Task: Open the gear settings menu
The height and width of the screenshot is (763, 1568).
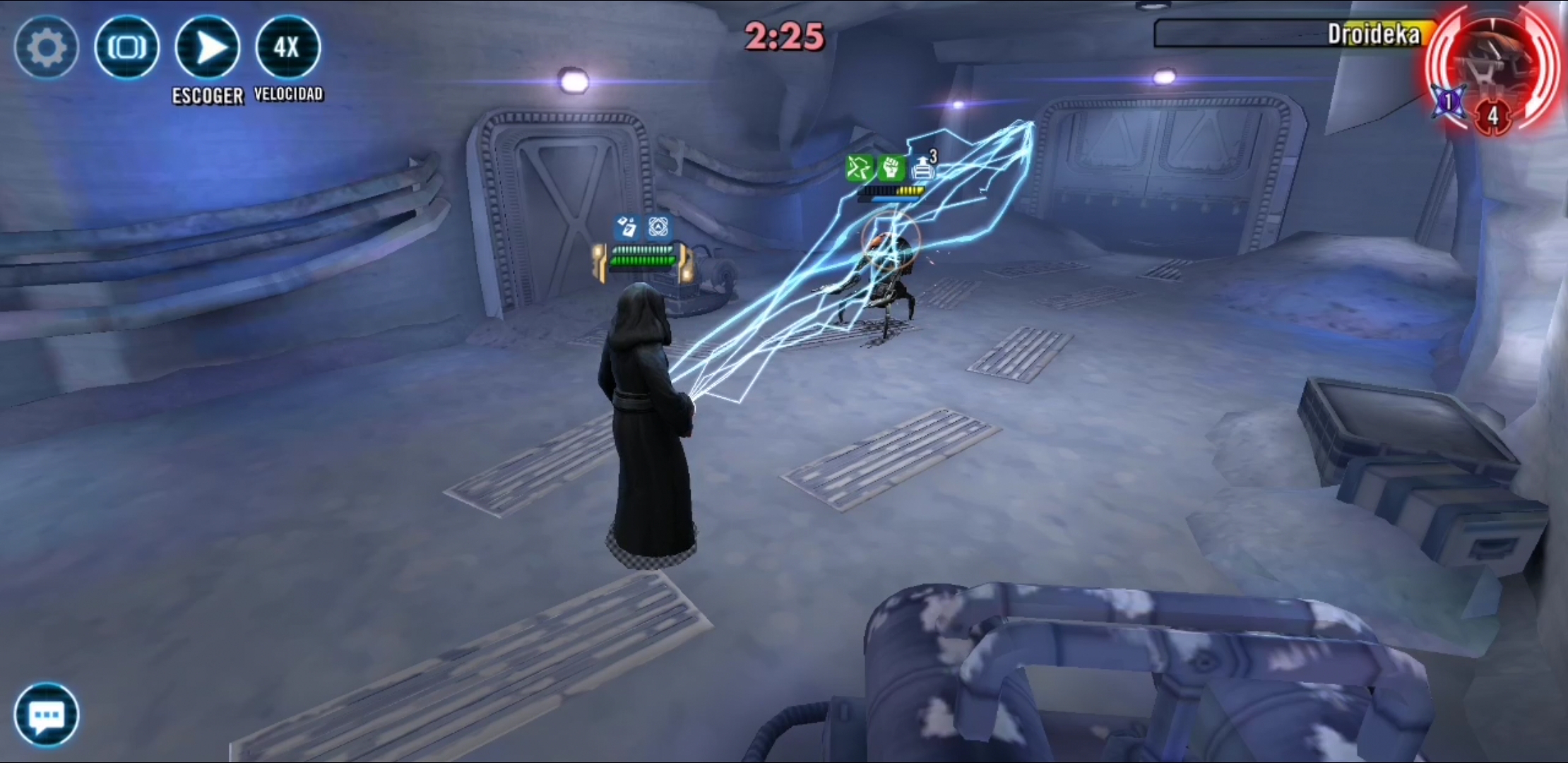Action: click(46, 48)
